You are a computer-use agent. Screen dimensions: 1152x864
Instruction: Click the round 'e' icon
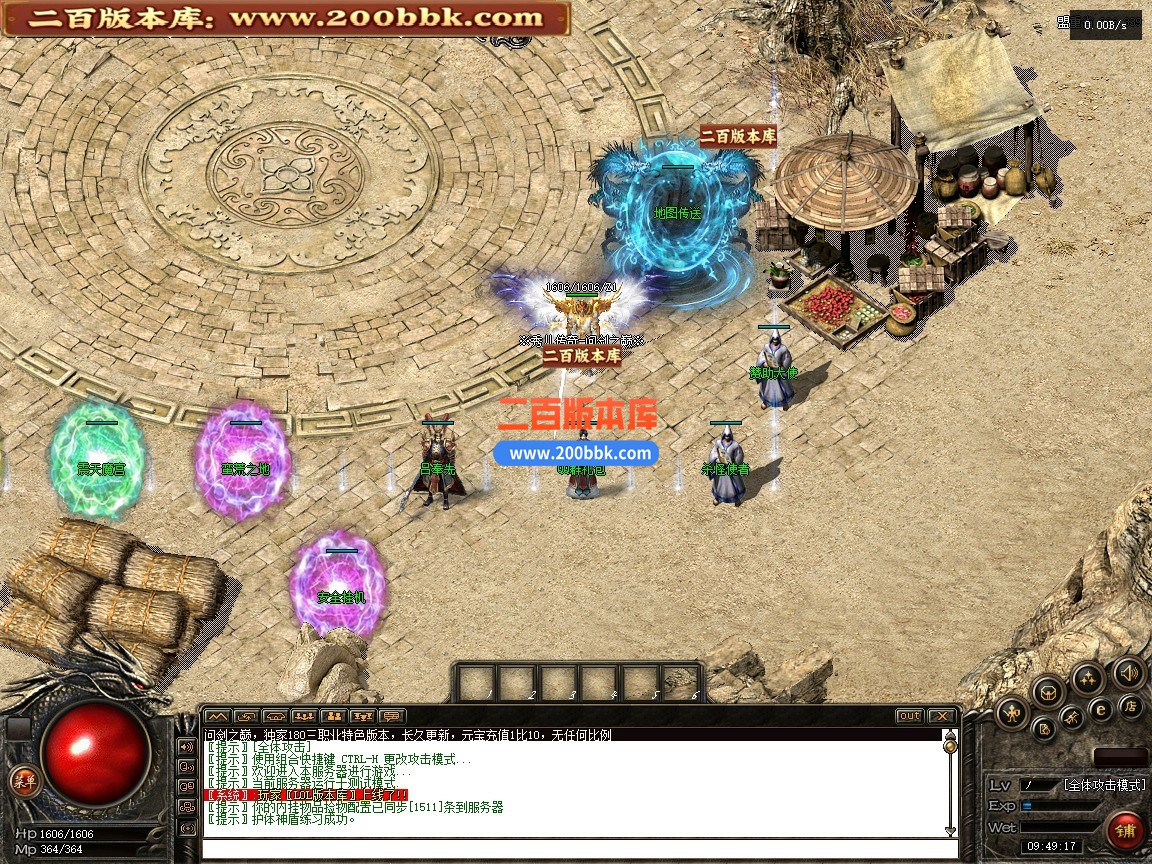1100,709
